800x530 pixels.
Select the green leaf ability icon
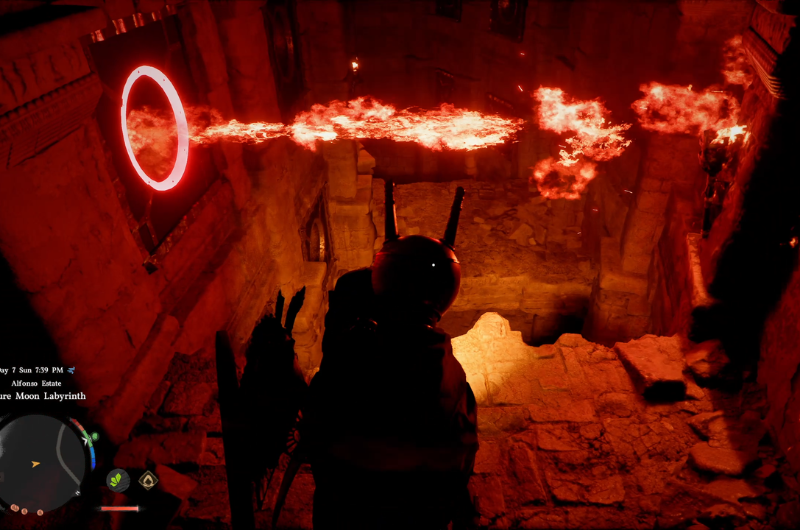pyautogui.click(x=118, y=480)
